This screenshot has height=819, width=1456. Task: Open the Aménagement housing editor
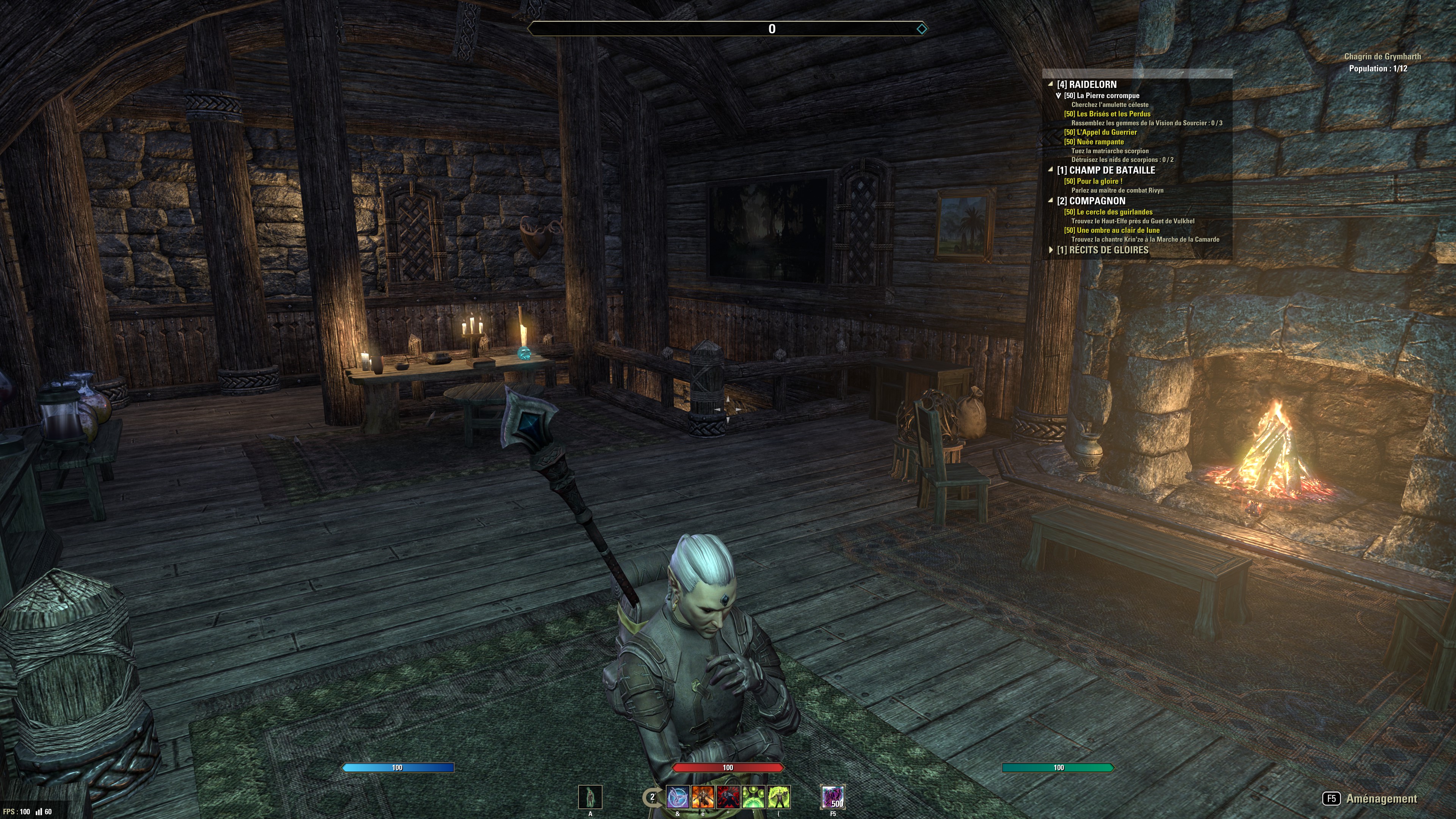[1381, 799]
